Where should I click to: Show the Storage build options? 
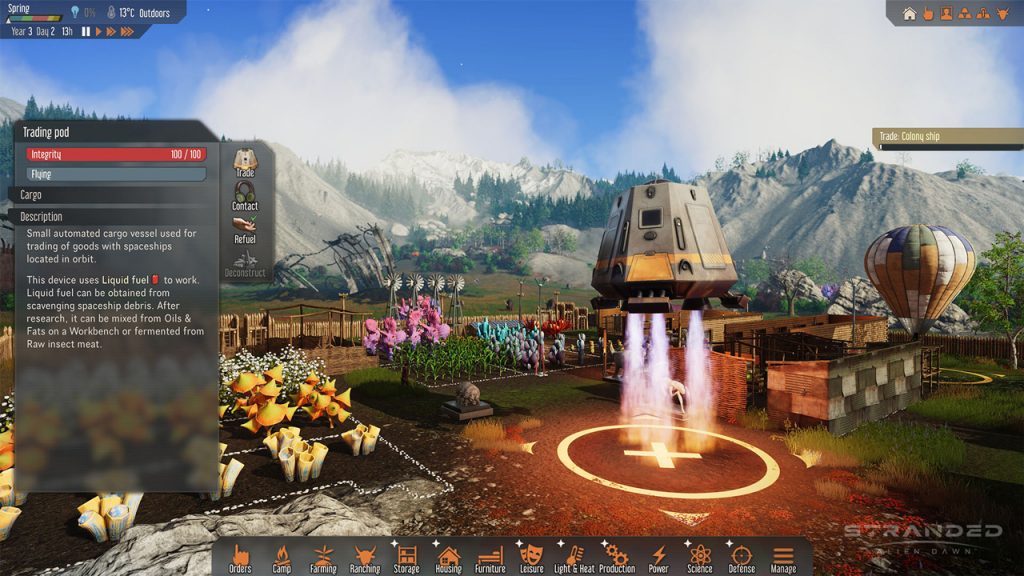tap(407, 557)
